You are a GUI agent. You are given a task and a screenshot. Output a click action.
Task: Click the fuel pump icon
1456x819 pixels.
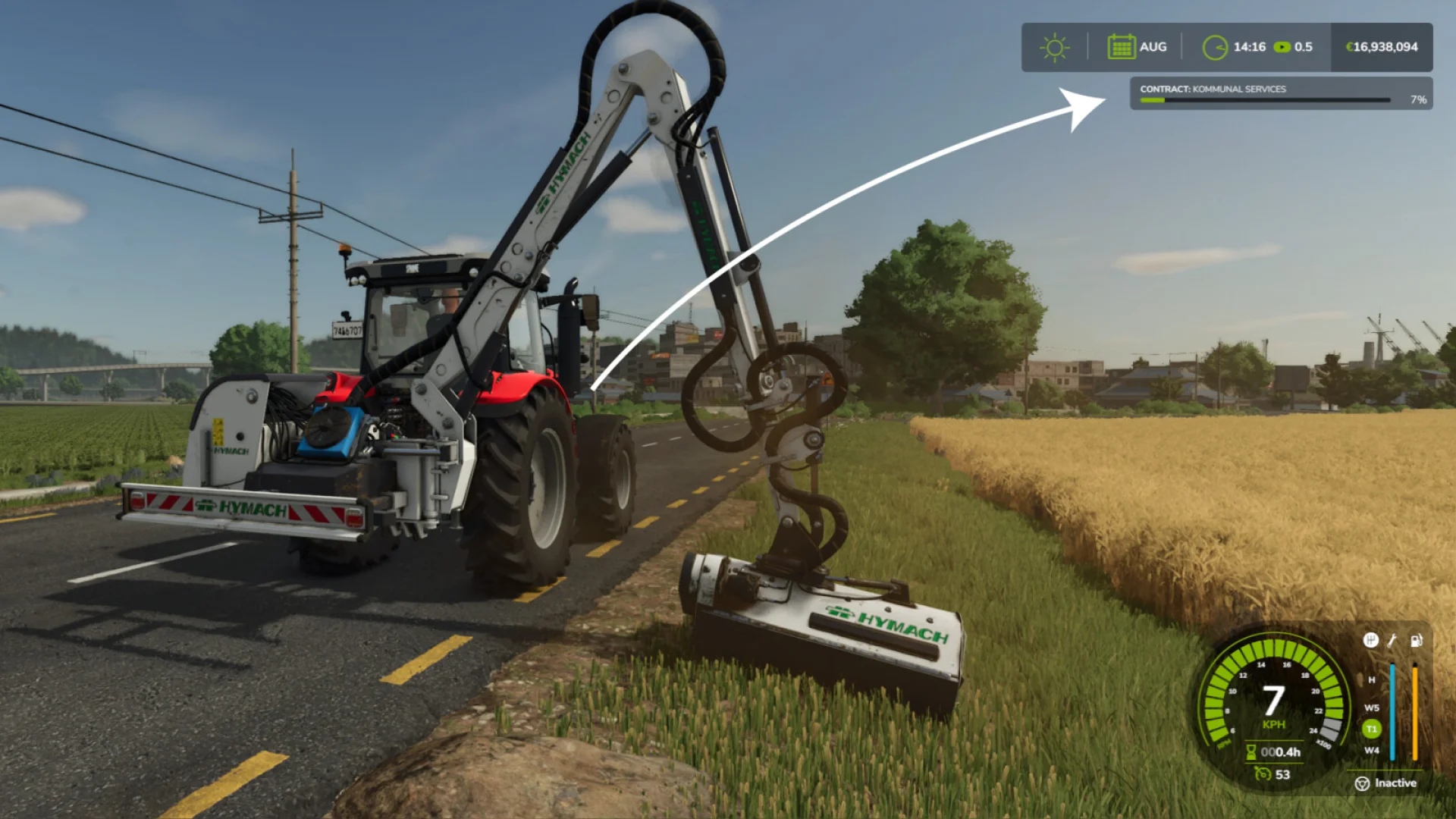[x=1416, y=640]
